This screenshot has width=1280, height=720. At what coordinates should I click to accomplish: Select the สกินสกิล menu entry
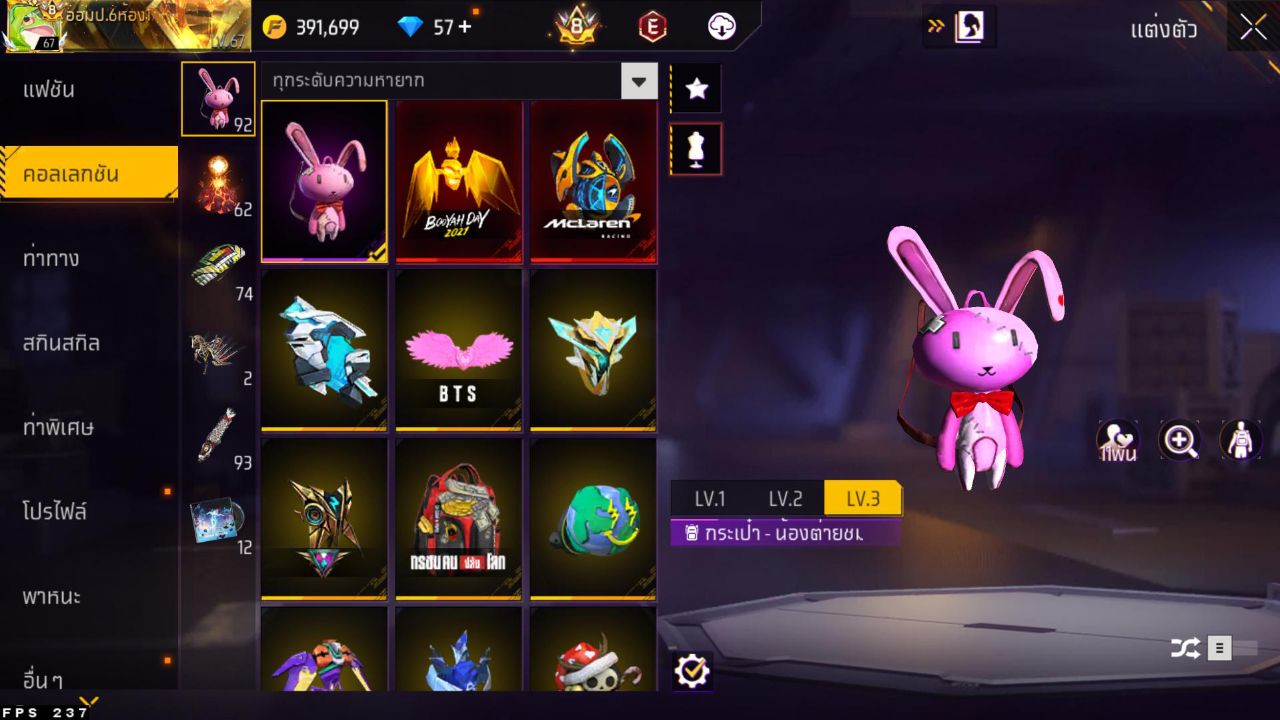(62, 343)
